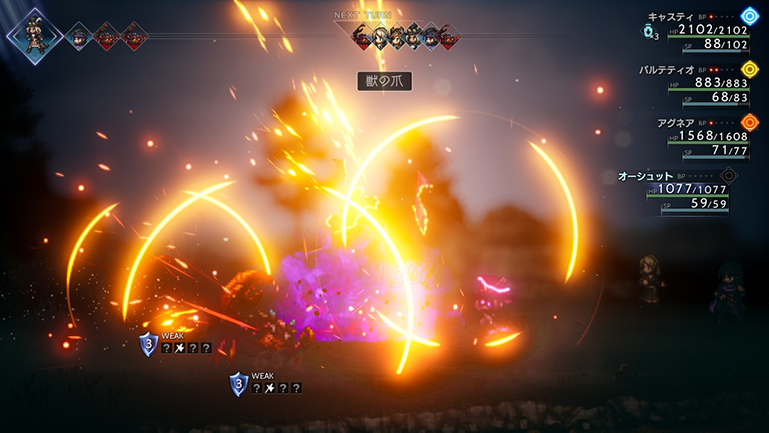Image resolution: width=769 pixels, height=433 pixels.
Task: Pick アグネア from the party list
Action: [x=664, y=122]
